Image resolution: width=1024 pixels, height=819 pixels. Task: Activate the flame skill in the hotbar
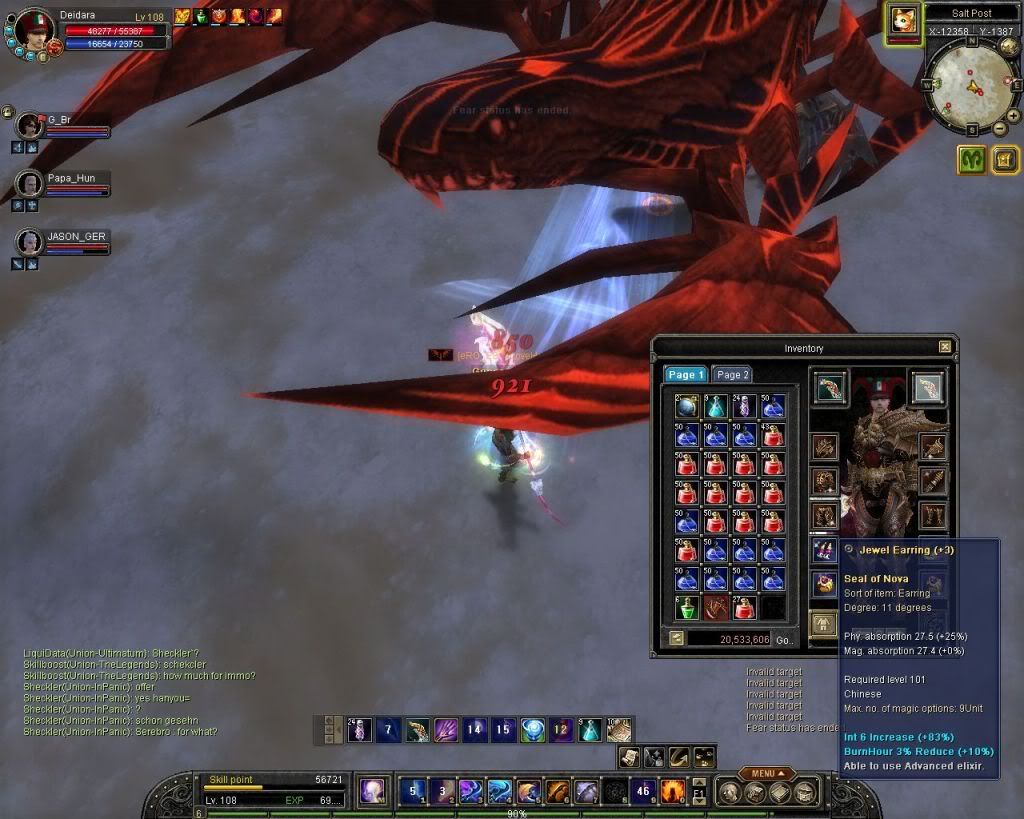pyautogui.click(x=673, y=791)
